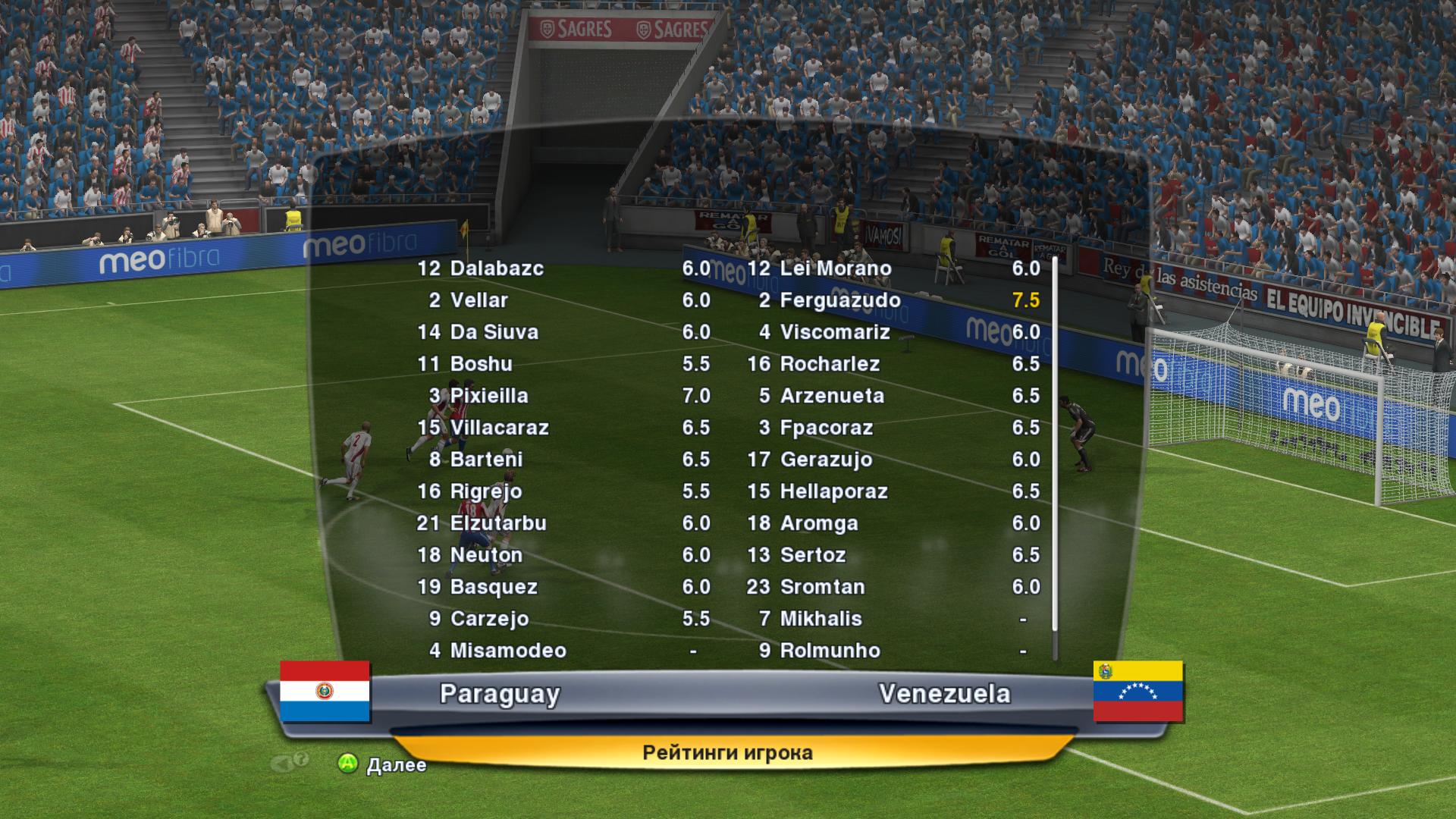The height and width of the screenshot is (819, 1456).
Task: Click the Paraguay flag
Action: pyautogui.click(x=325, y=691)
